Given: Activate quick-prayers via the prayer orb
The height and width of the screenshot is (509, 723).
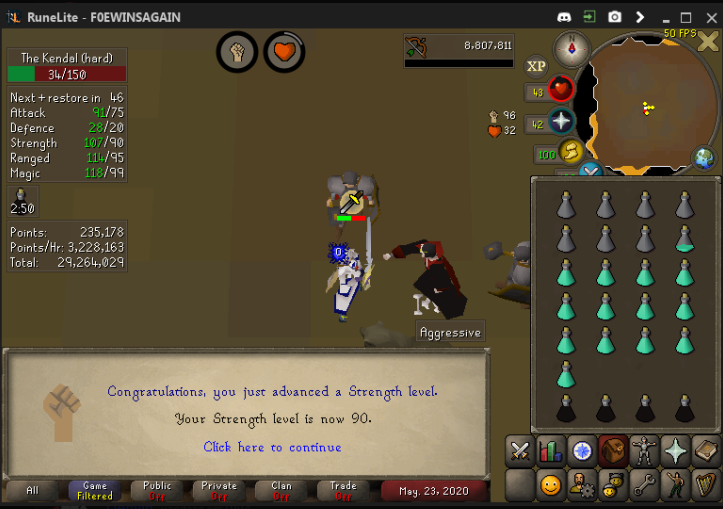Looking at the screenshot, I should tap(561, 123).
